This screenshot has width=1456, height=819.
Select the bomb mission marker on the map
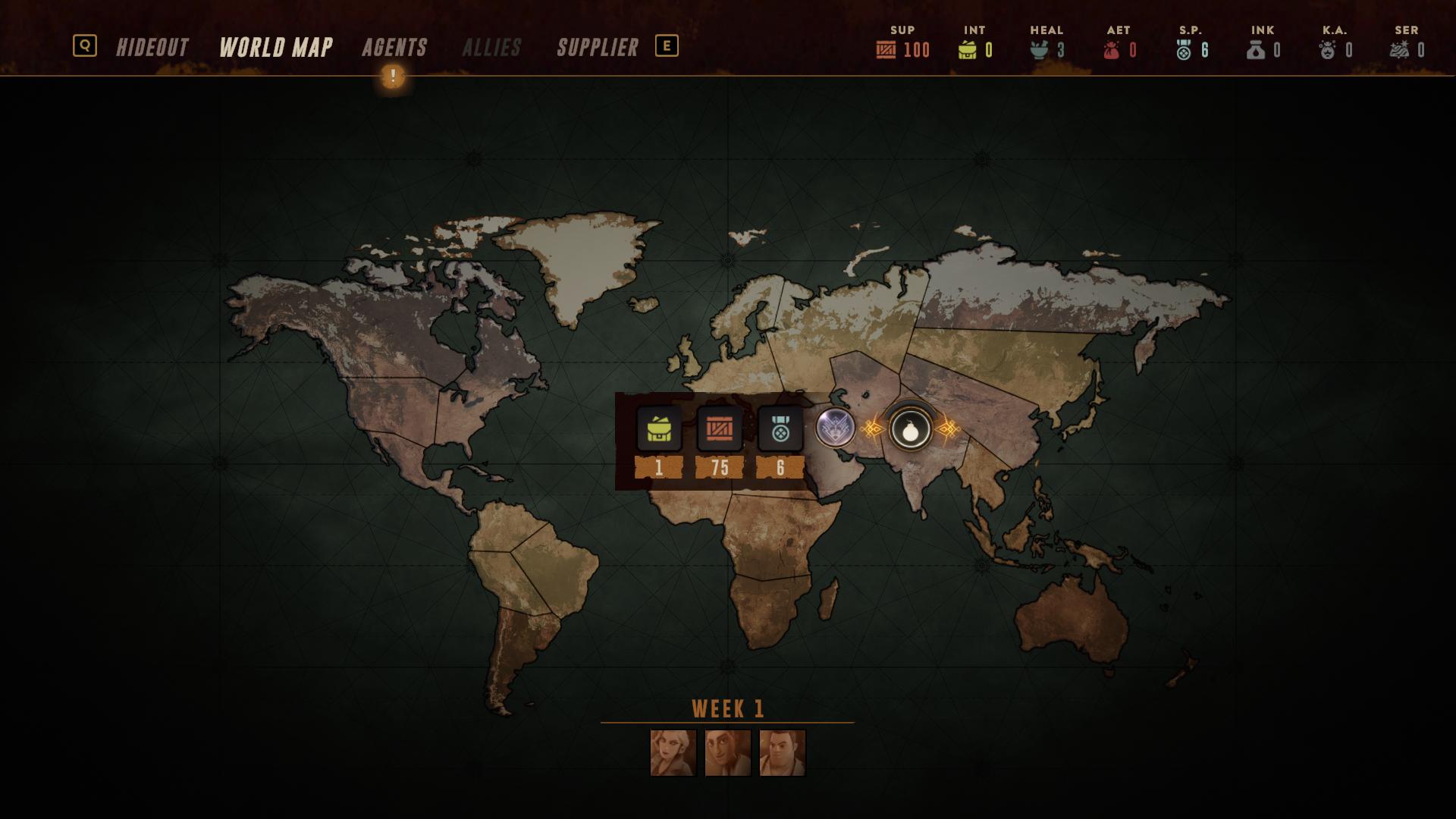click(x=910, y=430)
